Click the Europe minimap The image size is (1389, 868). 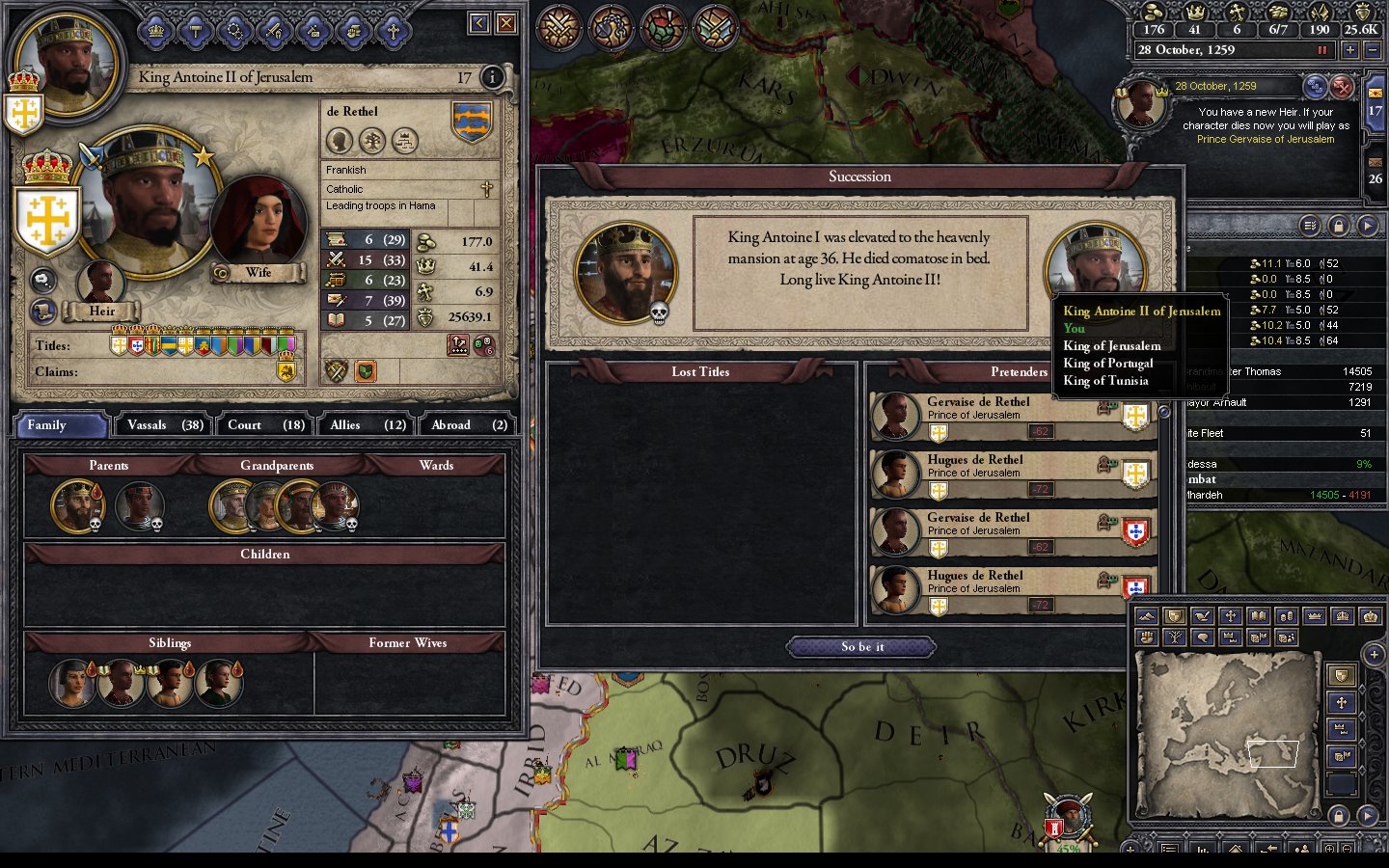[x=1227, y=733]
